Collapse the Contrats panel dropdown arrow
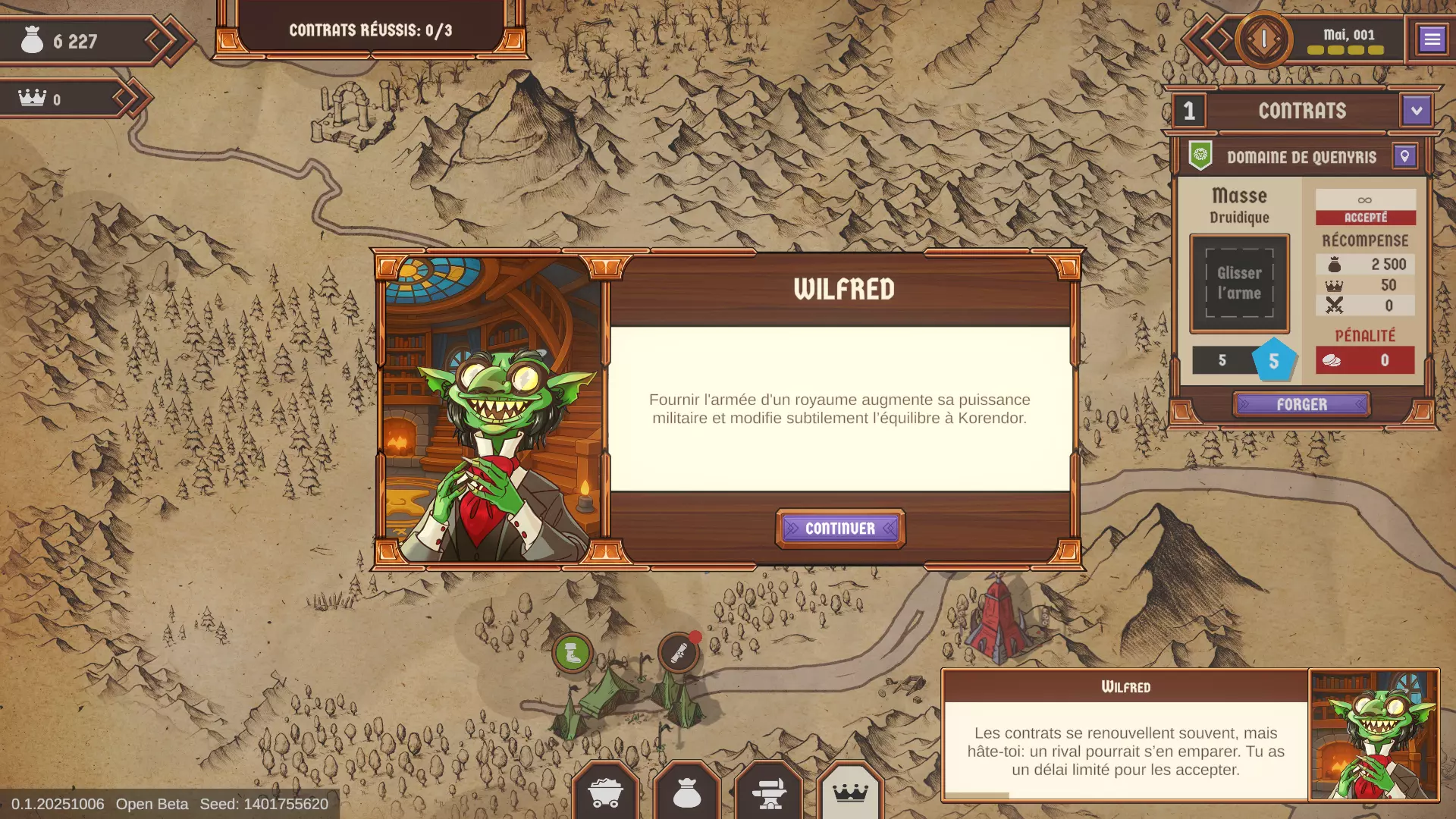The width and height of the screenshot is (1456, 819). [x=1416, y=111]
